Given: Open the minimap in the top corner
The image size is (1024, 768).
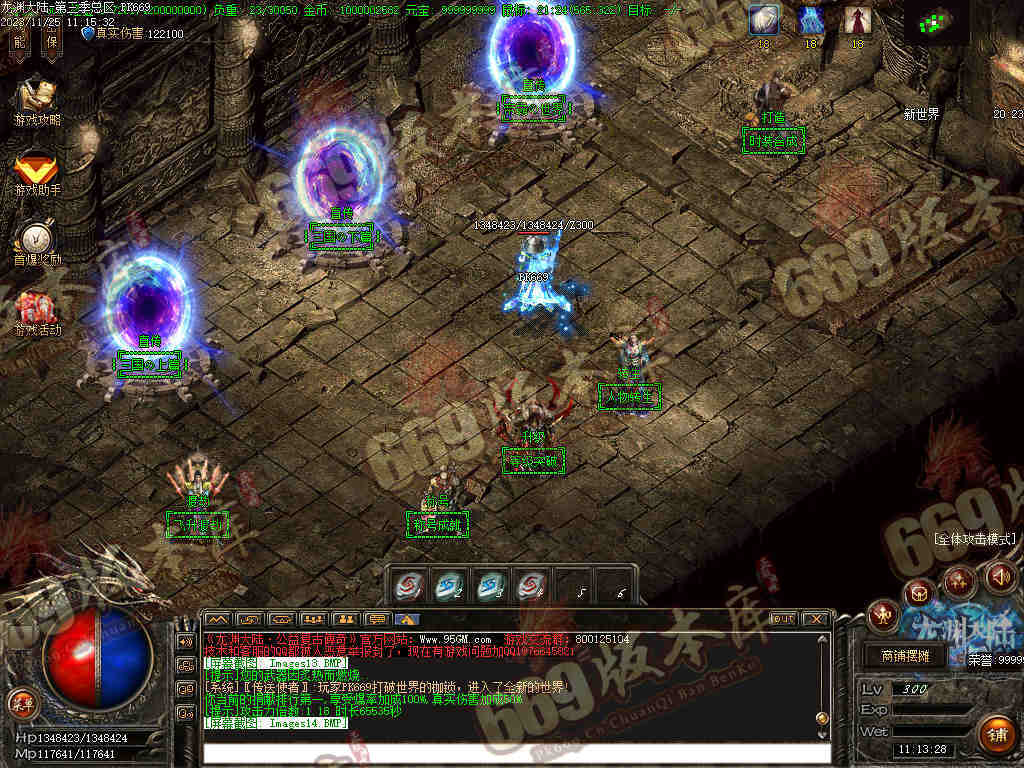Looking at the screenshot, I should [x=937, y=22].
